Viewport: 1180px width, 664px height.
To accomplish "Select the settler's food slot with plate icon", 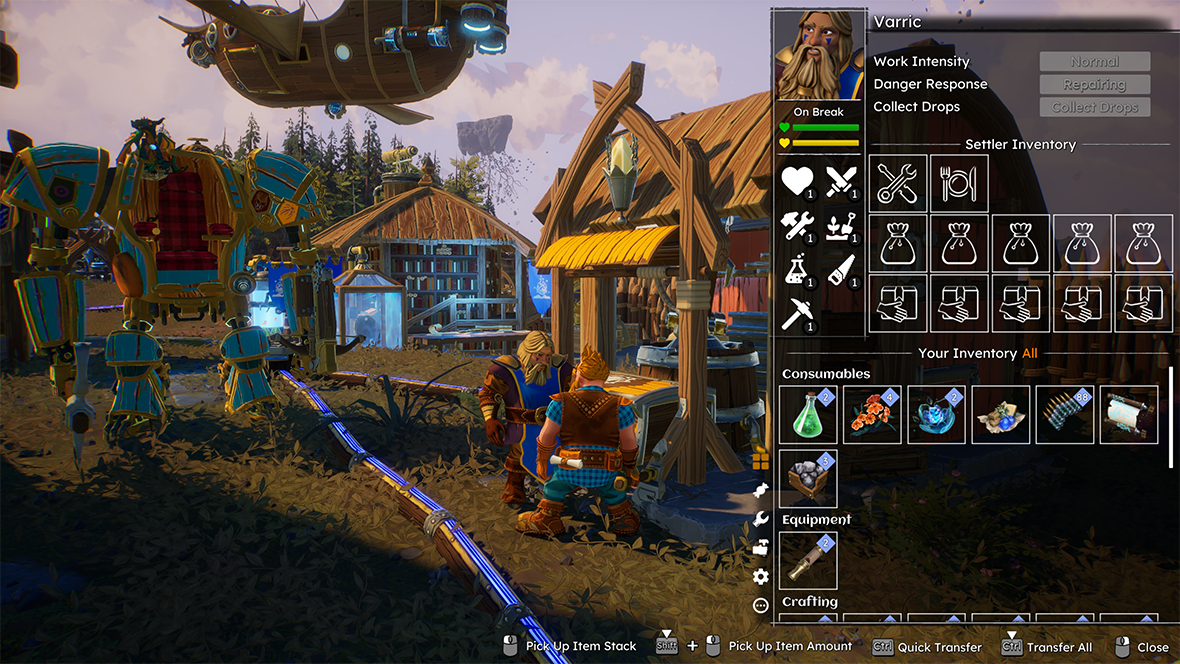I will pyautogui.click(x=959, y=183).
